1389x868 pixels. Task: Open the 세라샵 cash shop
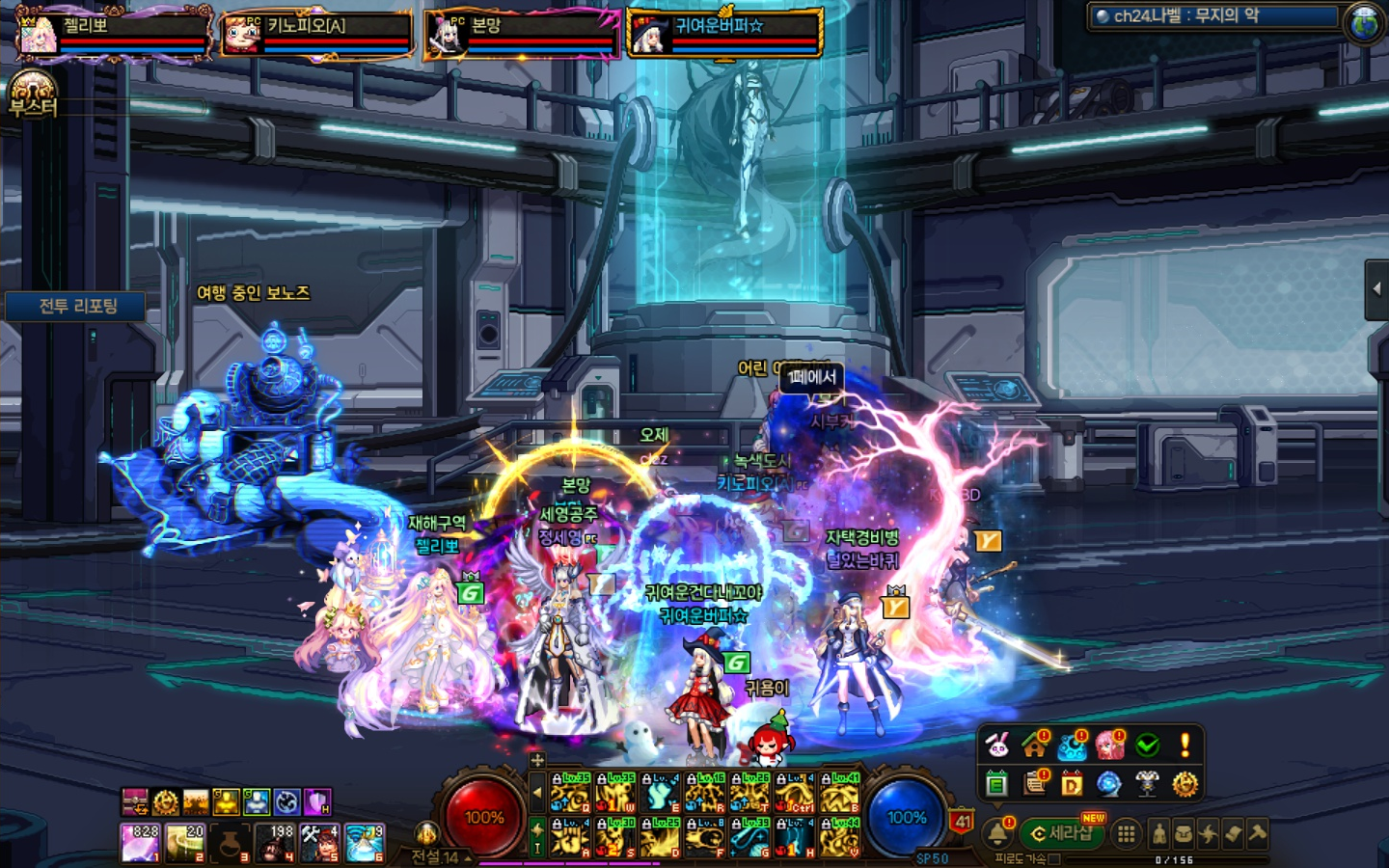(1061, 833)
